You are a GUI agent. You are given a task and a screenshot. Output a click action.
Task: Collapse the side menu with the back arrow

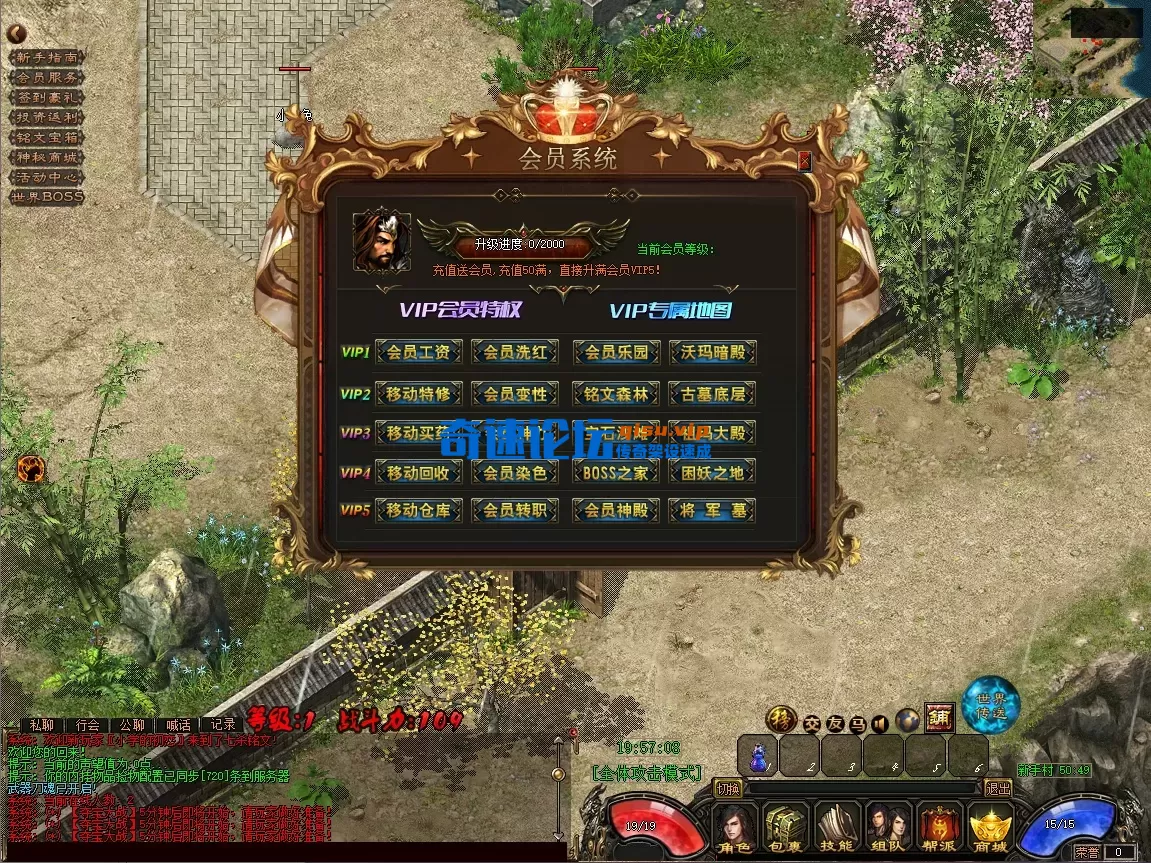[16, 33]
